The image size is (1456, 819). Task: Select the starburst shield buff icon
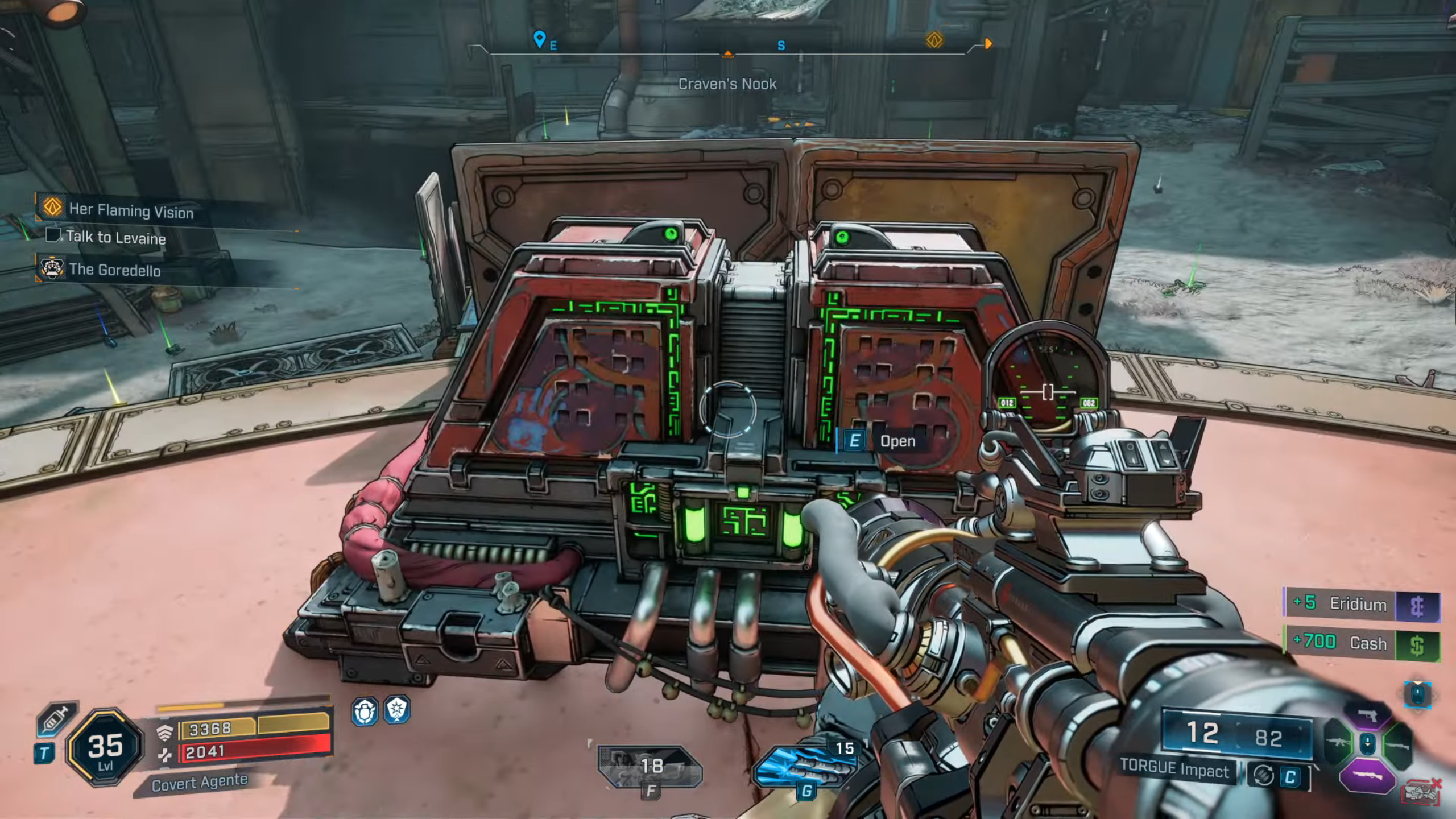click(396, 710)
